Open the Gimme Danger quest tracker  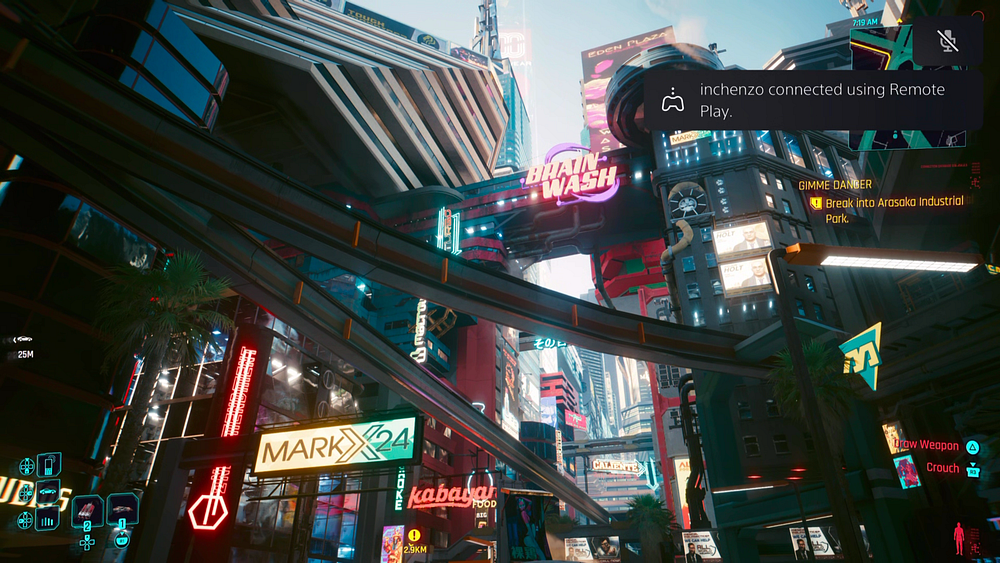pyautogui.click(x=882, y=202)
